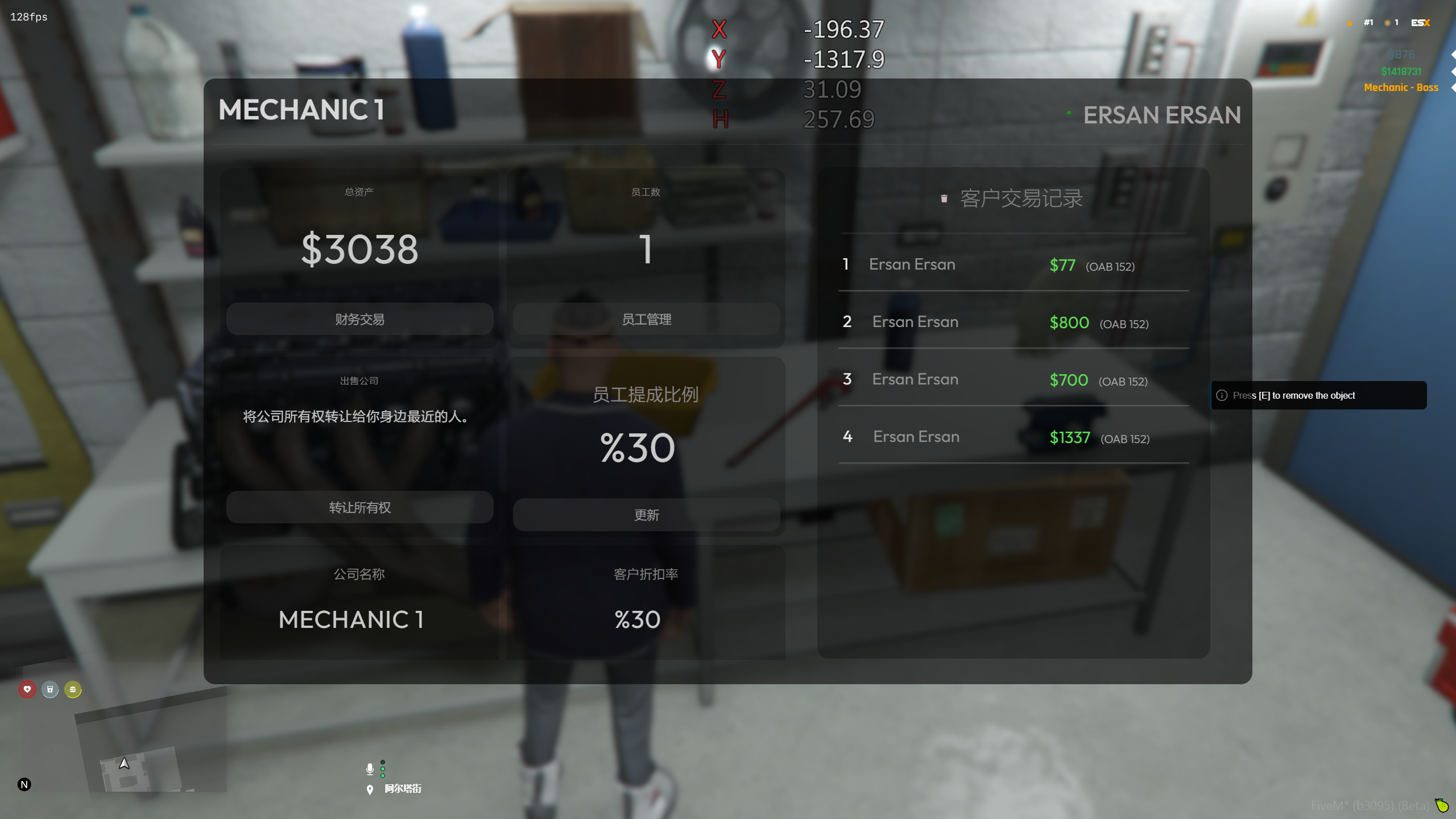Edit the 员工提成比例 %30 value
The width and height of the screenshot is (1456, 819).
click(638, 448)
